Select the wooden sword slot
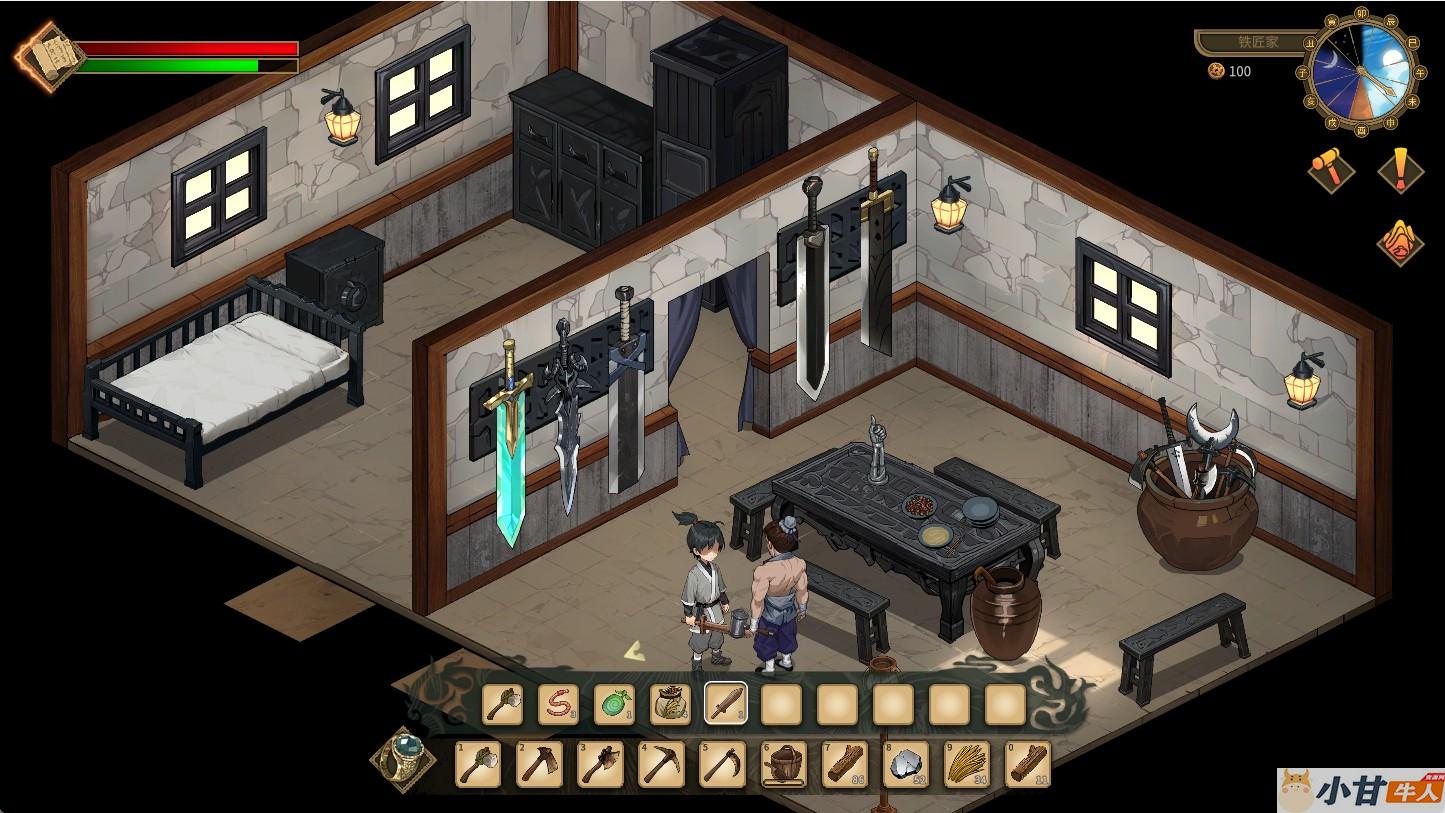Viewport: 1445px width, 813px height. pyautogui.click(x=726, y=704)
